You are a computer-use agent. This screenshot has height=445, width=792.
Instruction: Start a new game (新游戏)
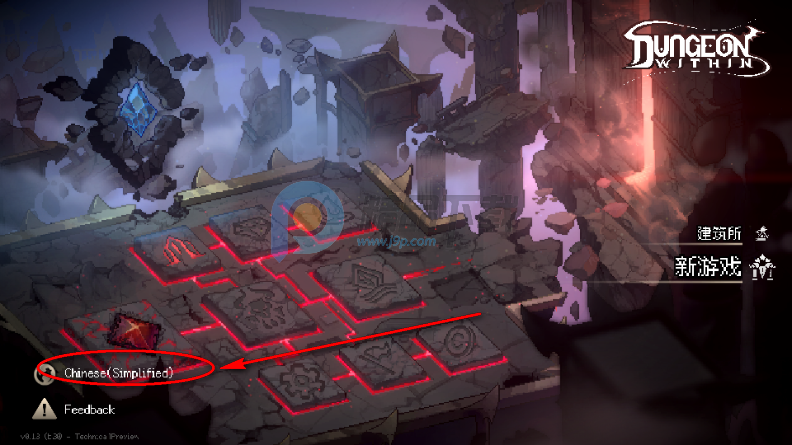click(x=709, y=267)
